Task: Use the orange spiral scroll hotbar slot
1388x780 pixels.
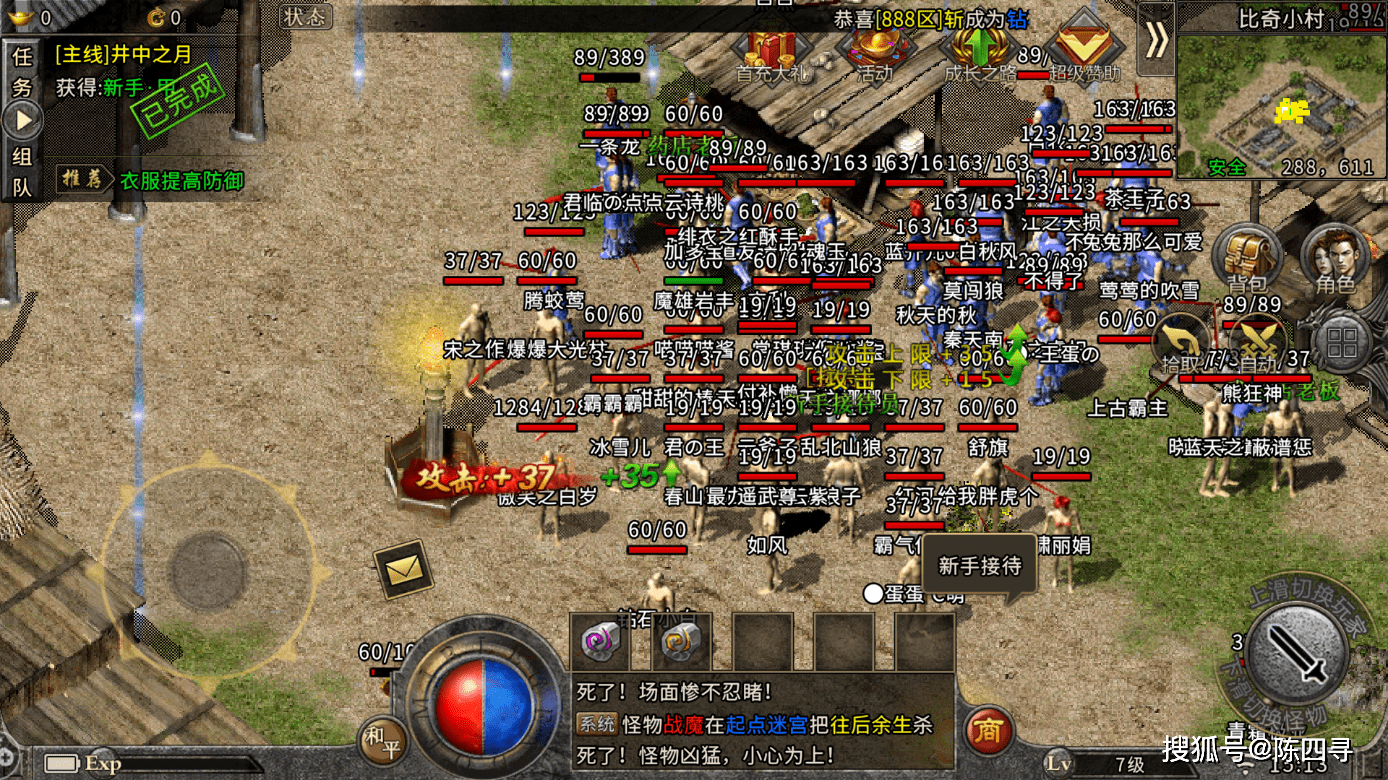Action: click(x=683, y=642)
